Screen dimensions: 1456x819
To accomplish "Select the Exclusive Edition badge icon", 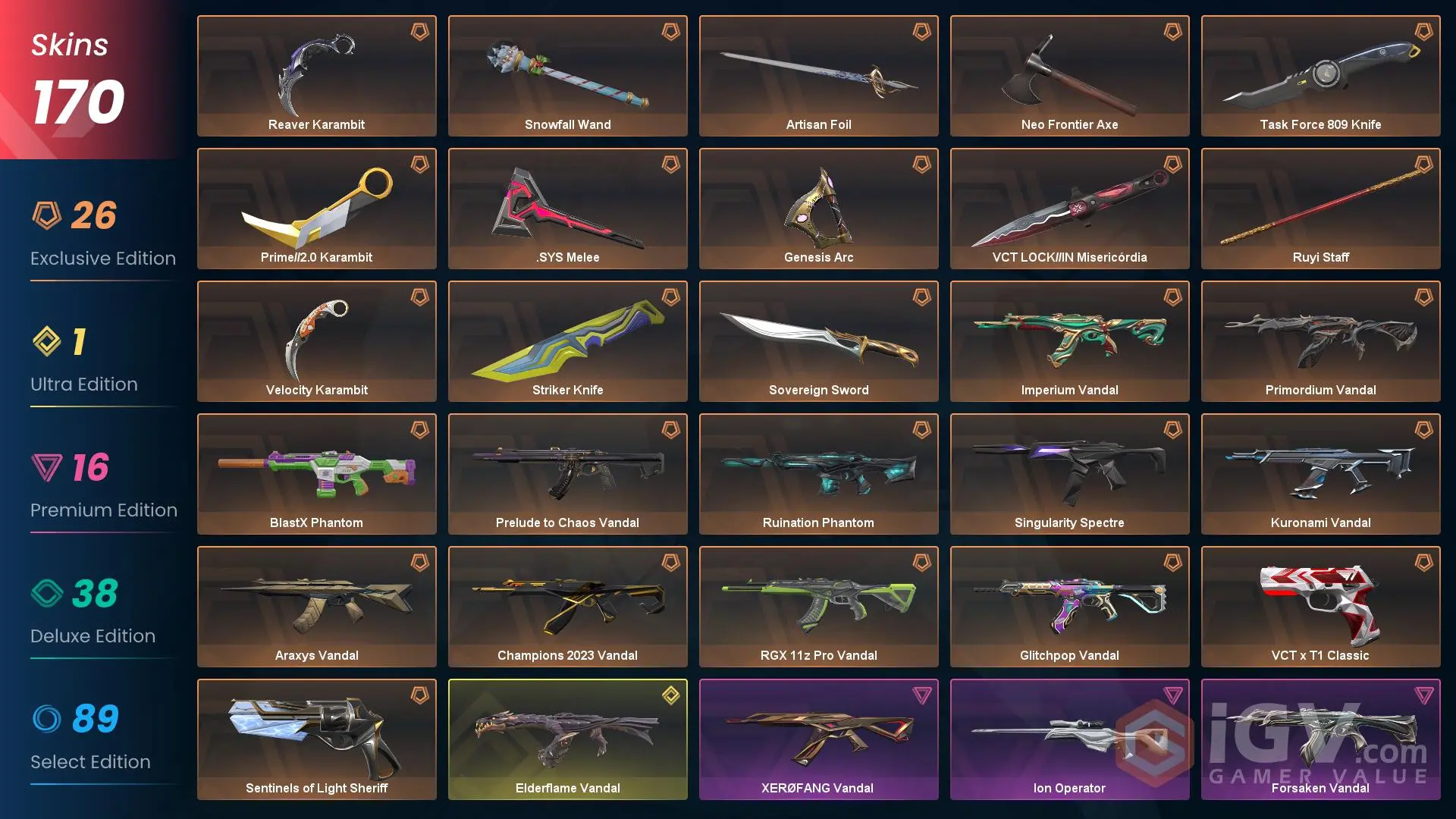I will point(47,216).
